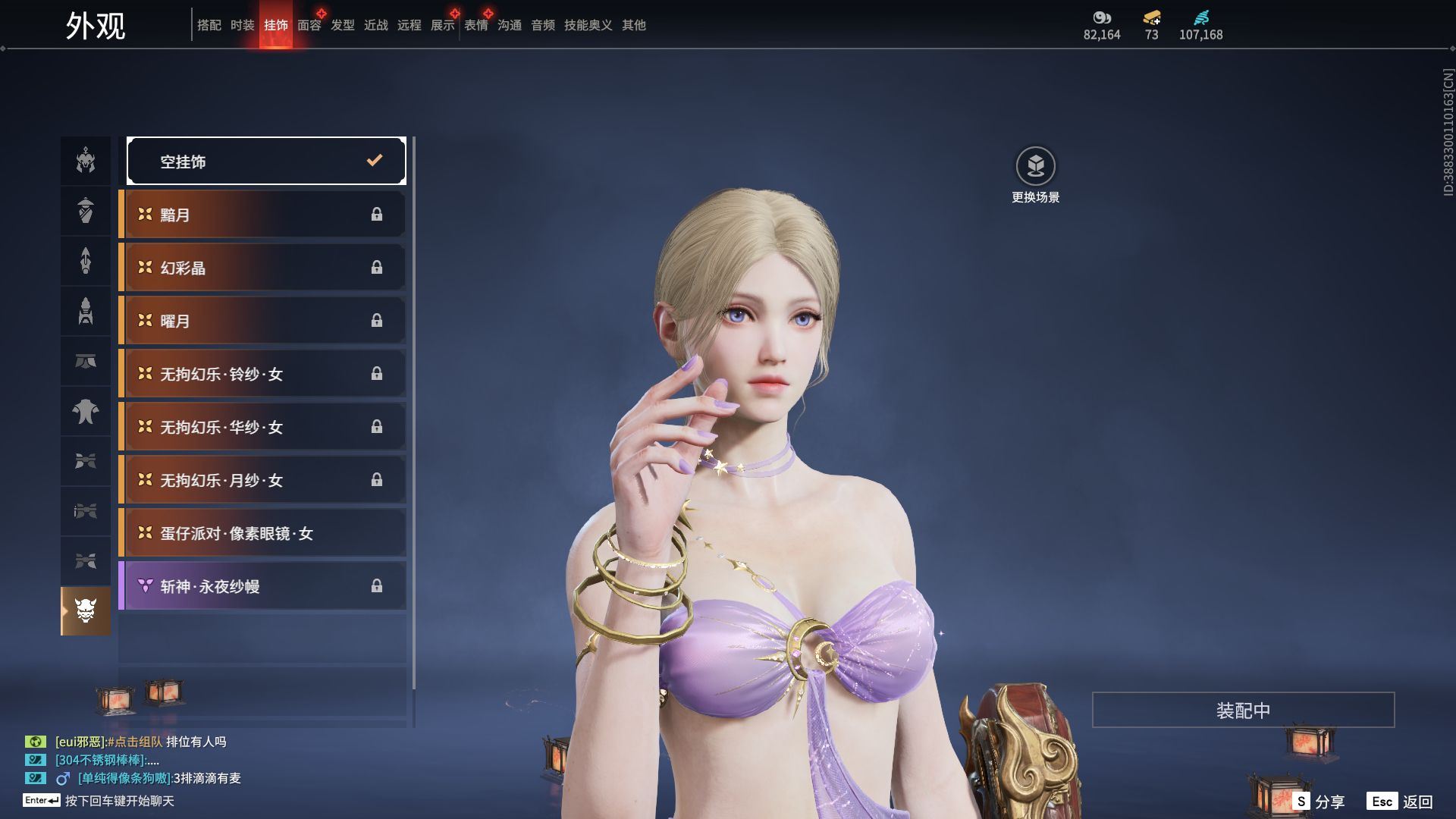Viewport: 1456px width, 819px height.
Task: Switch to the 时装 tab
Action: coord(243,25)
